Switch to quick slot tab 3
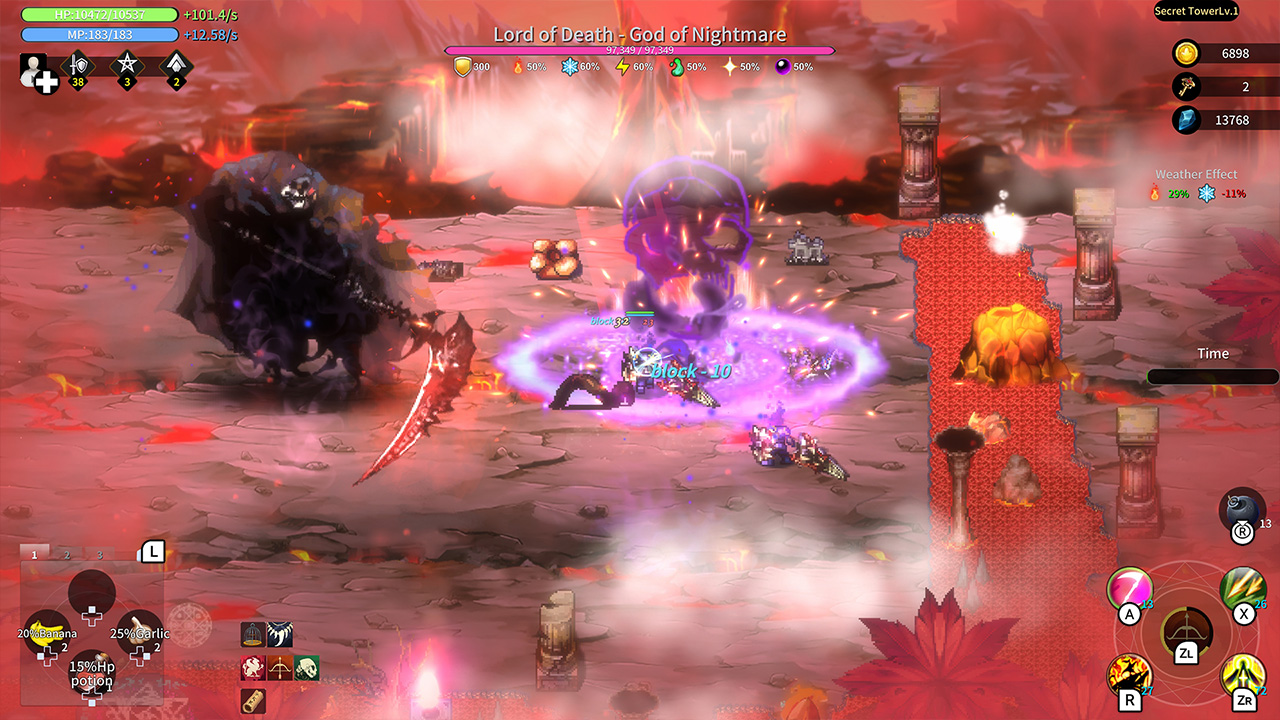Screen dimensions: 1280x720 (100, 554)
